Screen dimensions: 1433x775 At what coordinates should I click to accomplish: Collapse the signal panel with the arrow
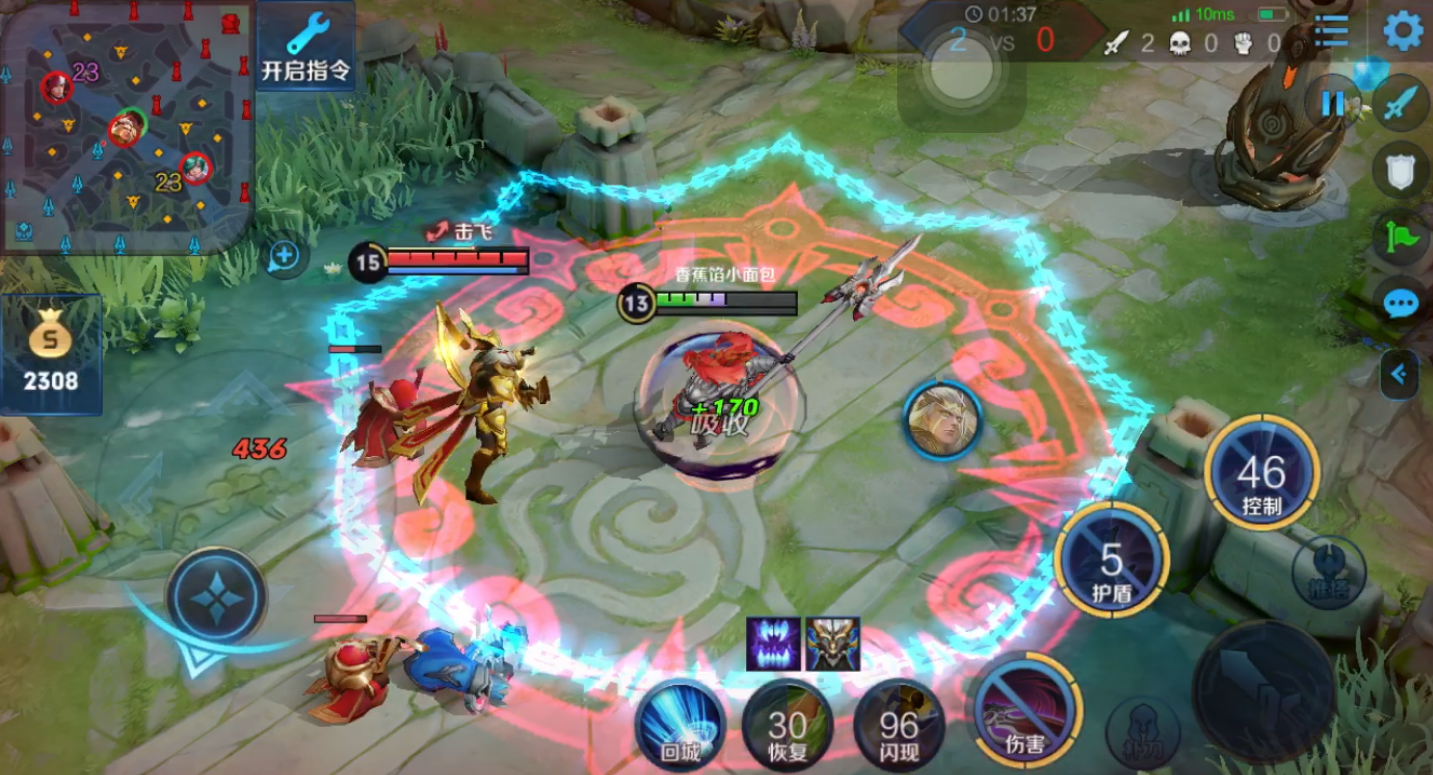pos(1399,374)
